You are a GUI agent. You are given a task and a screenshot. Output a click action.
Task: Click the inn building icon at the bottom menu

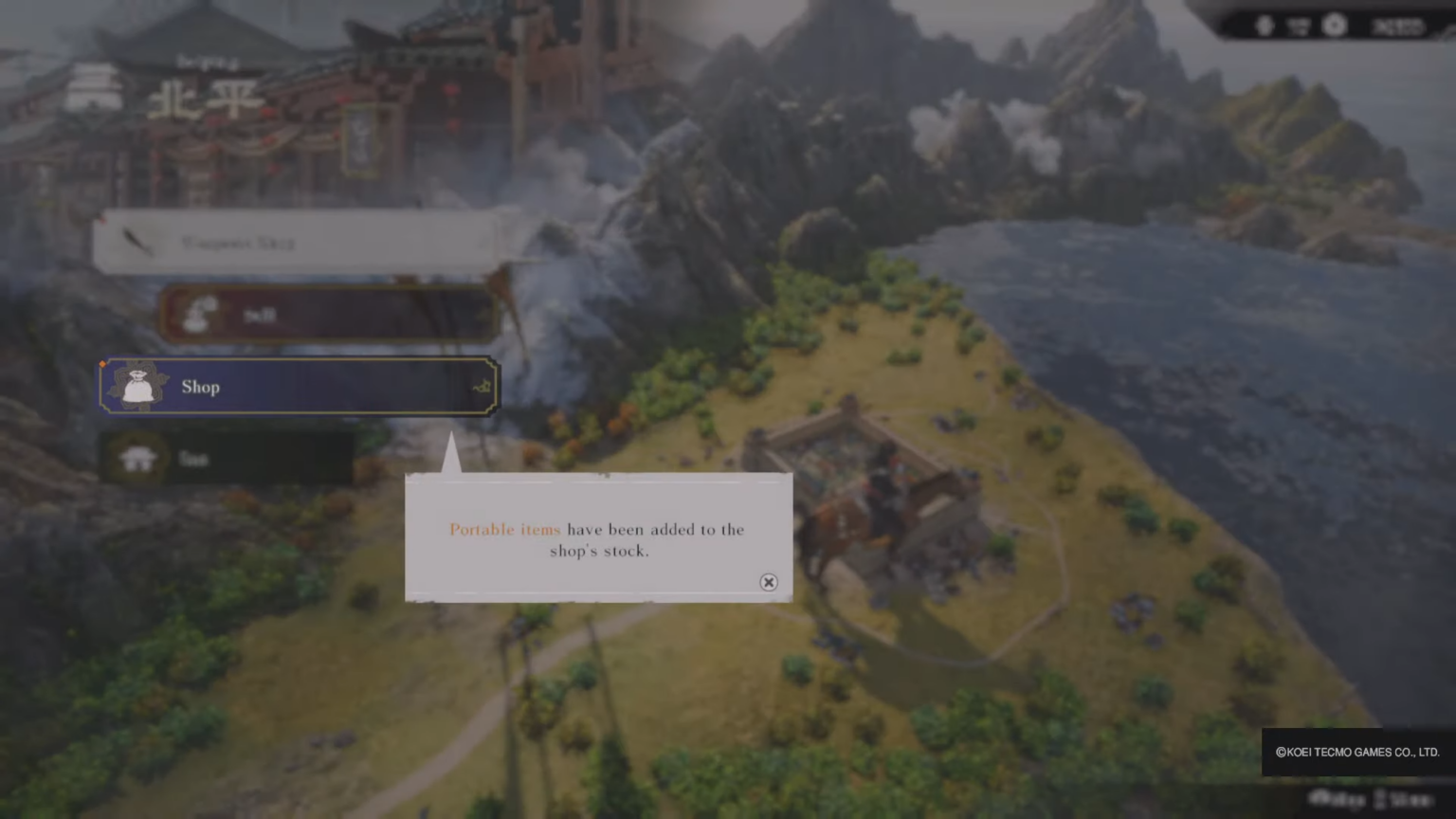pos(139,457)
